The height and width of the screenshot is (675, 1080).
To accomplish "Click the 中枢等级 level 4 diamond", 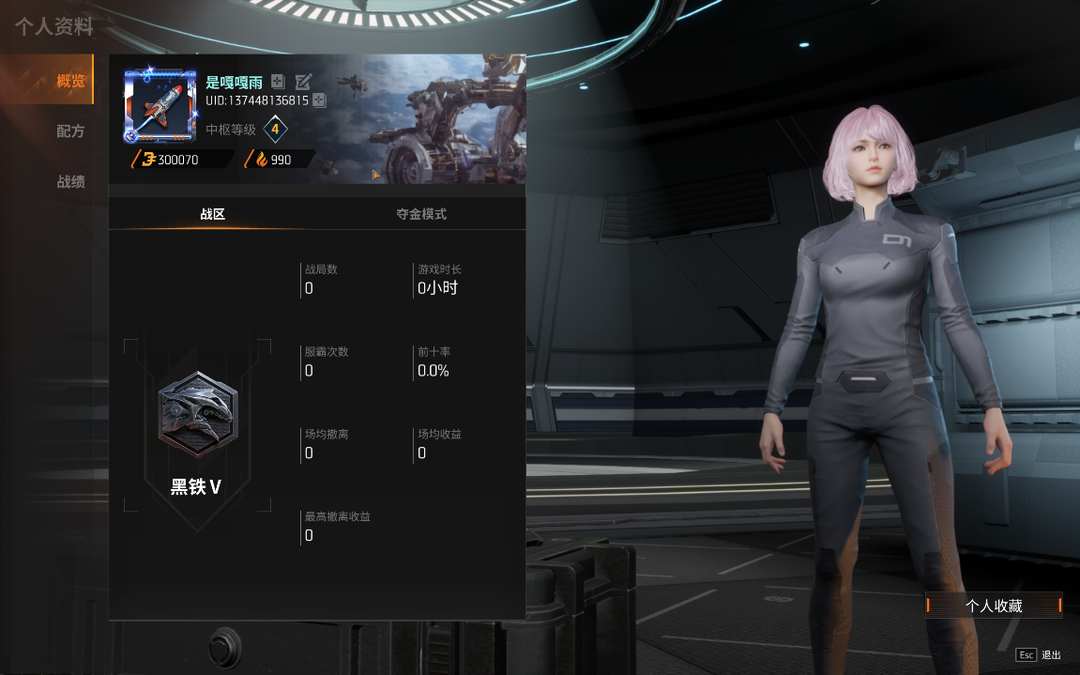I will click(x=275, y=129).
